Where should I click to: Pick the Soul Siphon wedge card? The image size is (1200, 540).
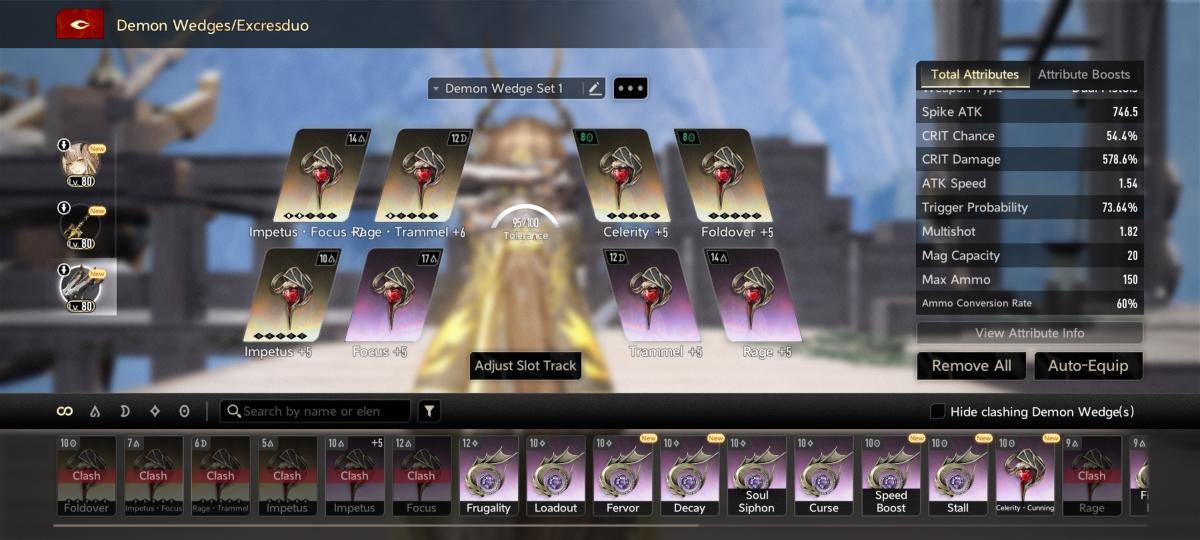(756, 475)
